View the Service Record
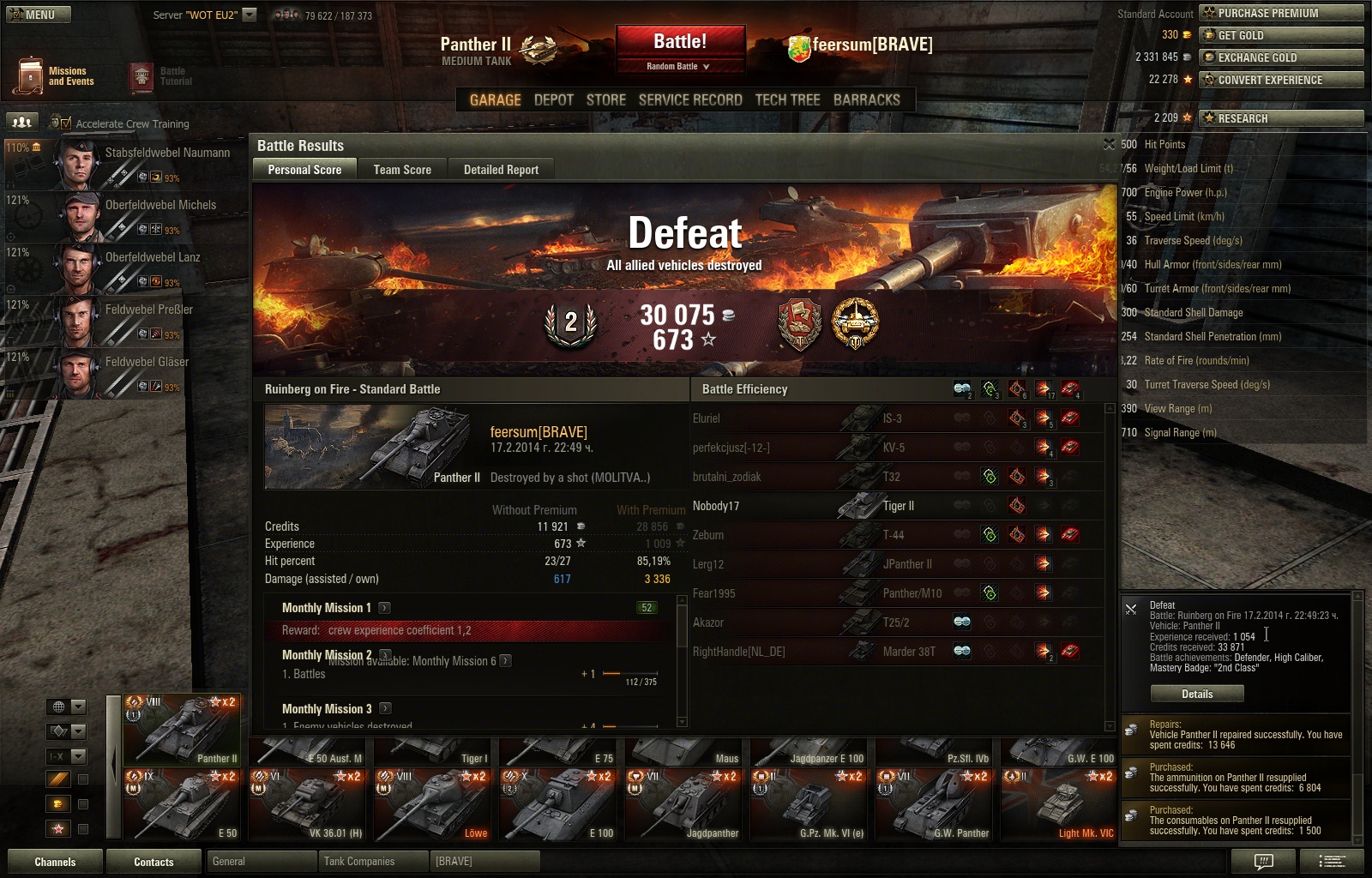Image resolution: width=1372 pixels, height=878 pixels. tap(689, 100)
